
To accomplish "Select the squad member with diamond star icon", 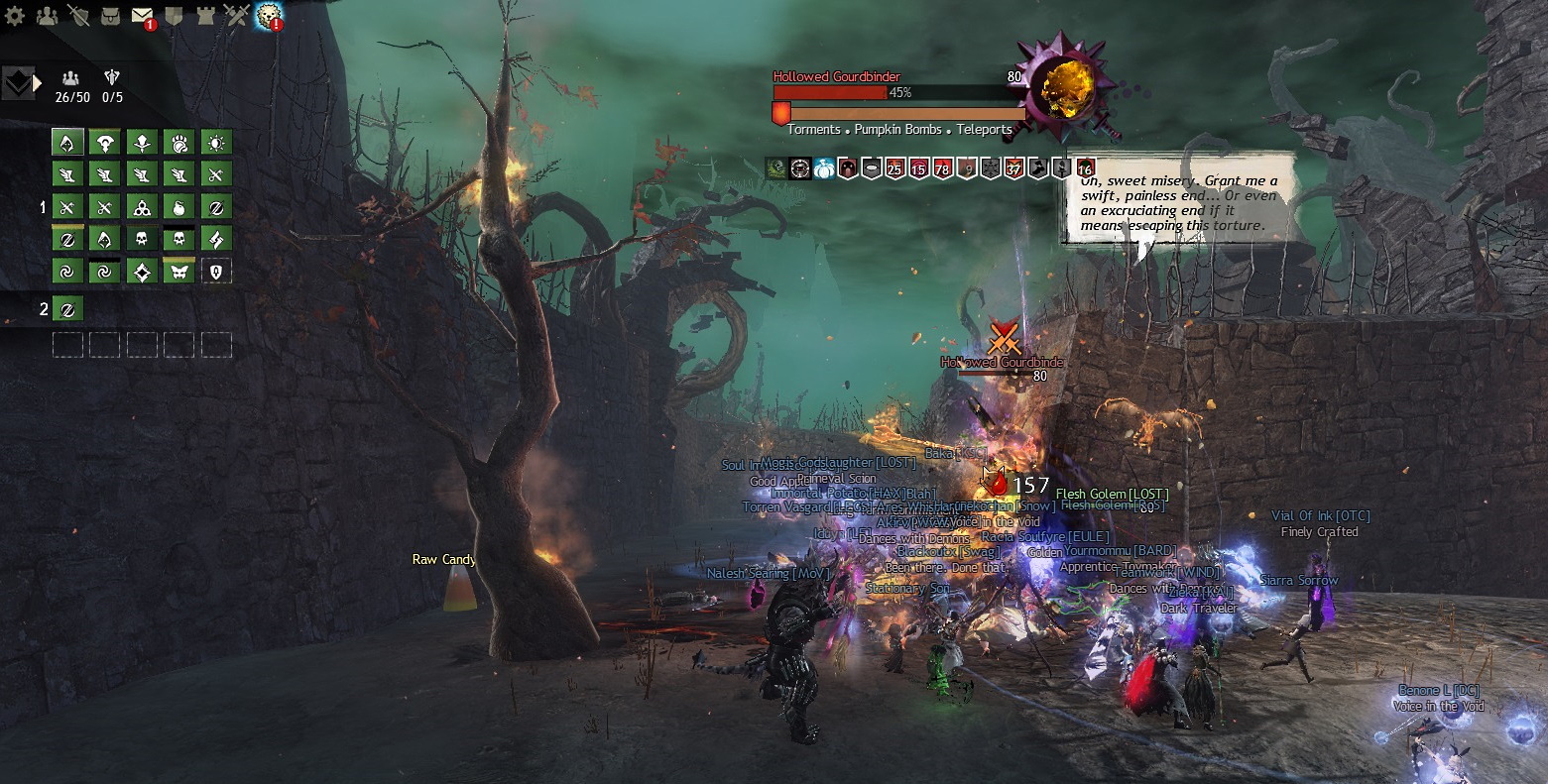I will pyautogui.click(x=142, y=272).
